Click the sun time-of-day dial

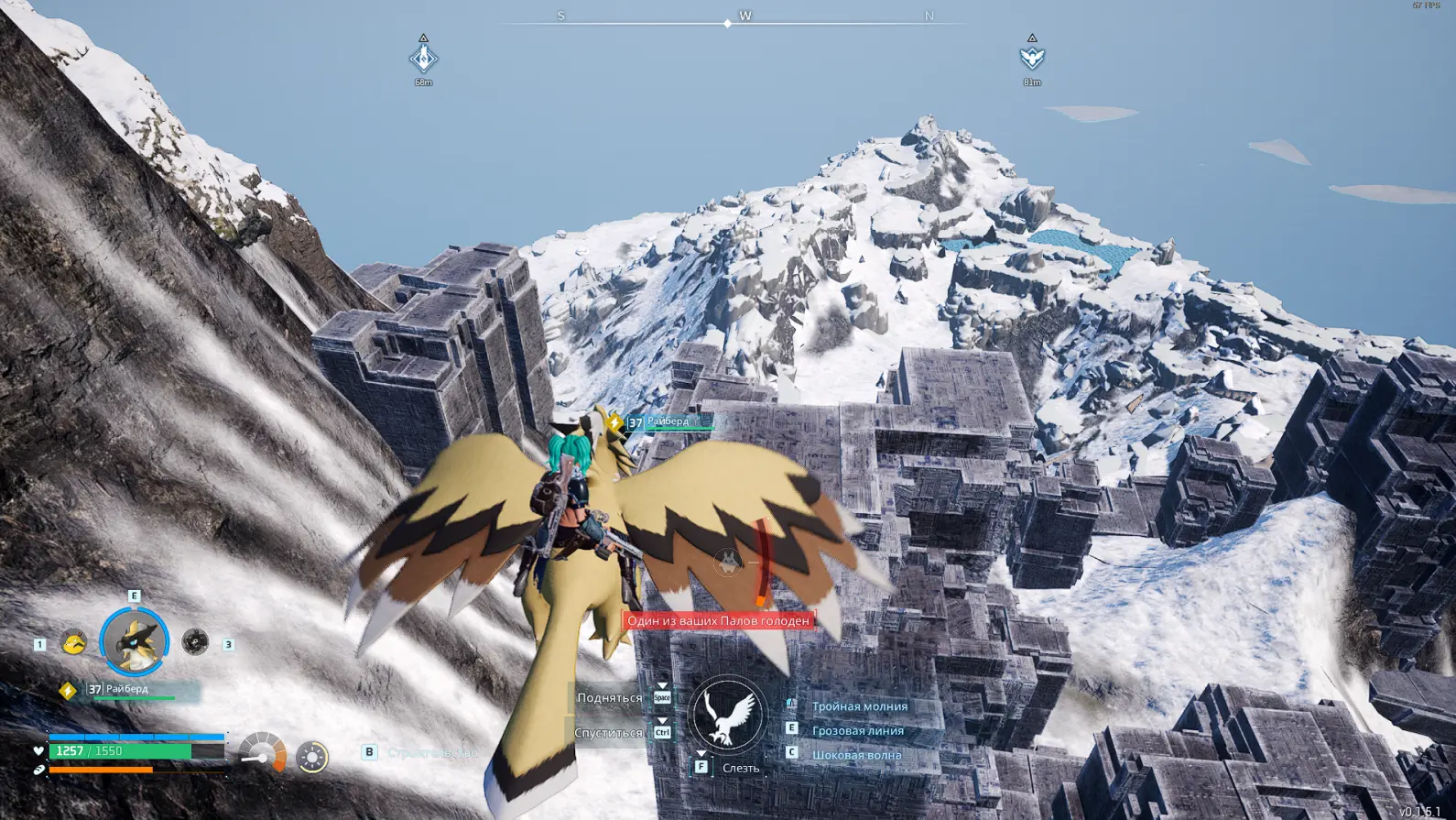pos(312,757)
